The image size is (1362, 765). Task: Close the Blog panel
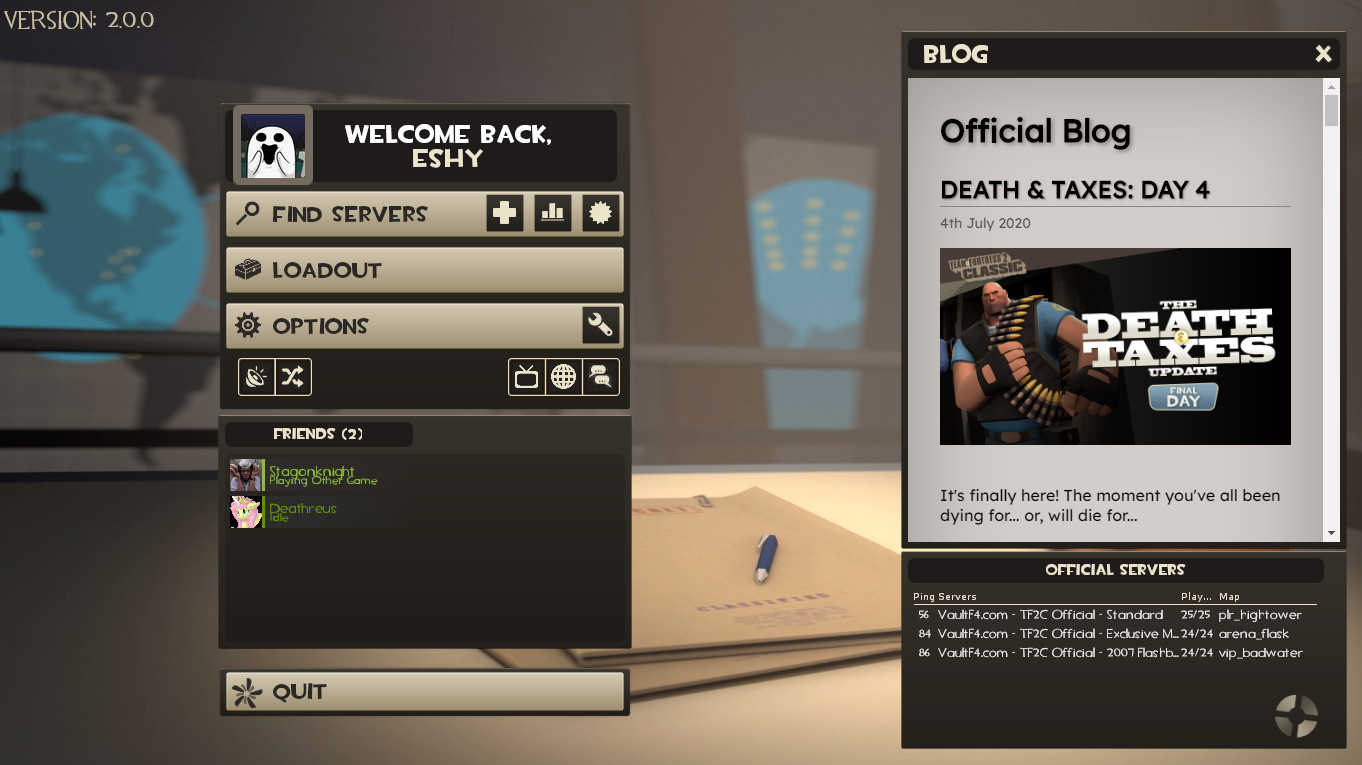(1323, 54)
